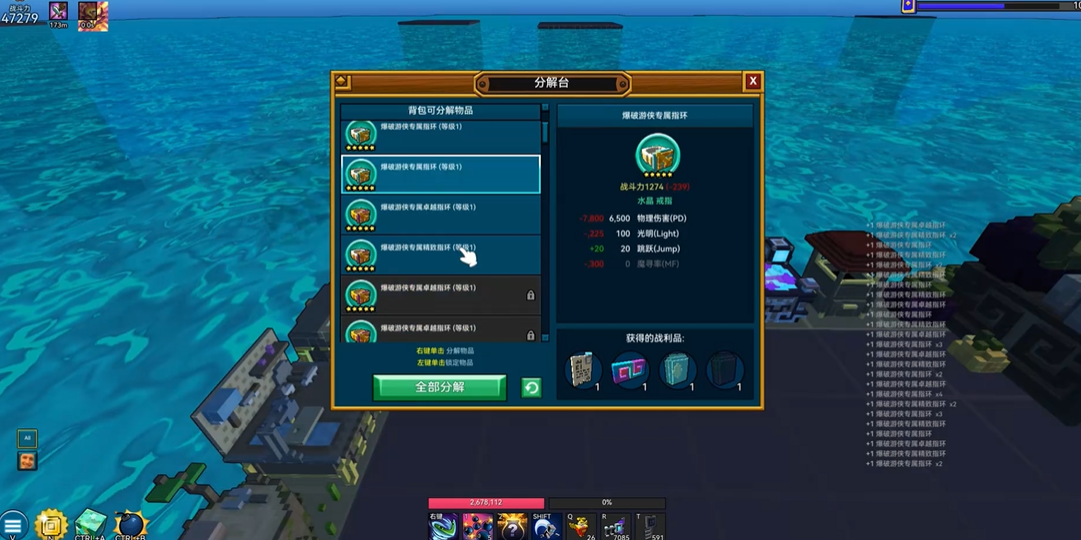The width and height of the screenshot is (1081, 540).
Task: Click the green 全部分解 button
Action: (439, 387)
